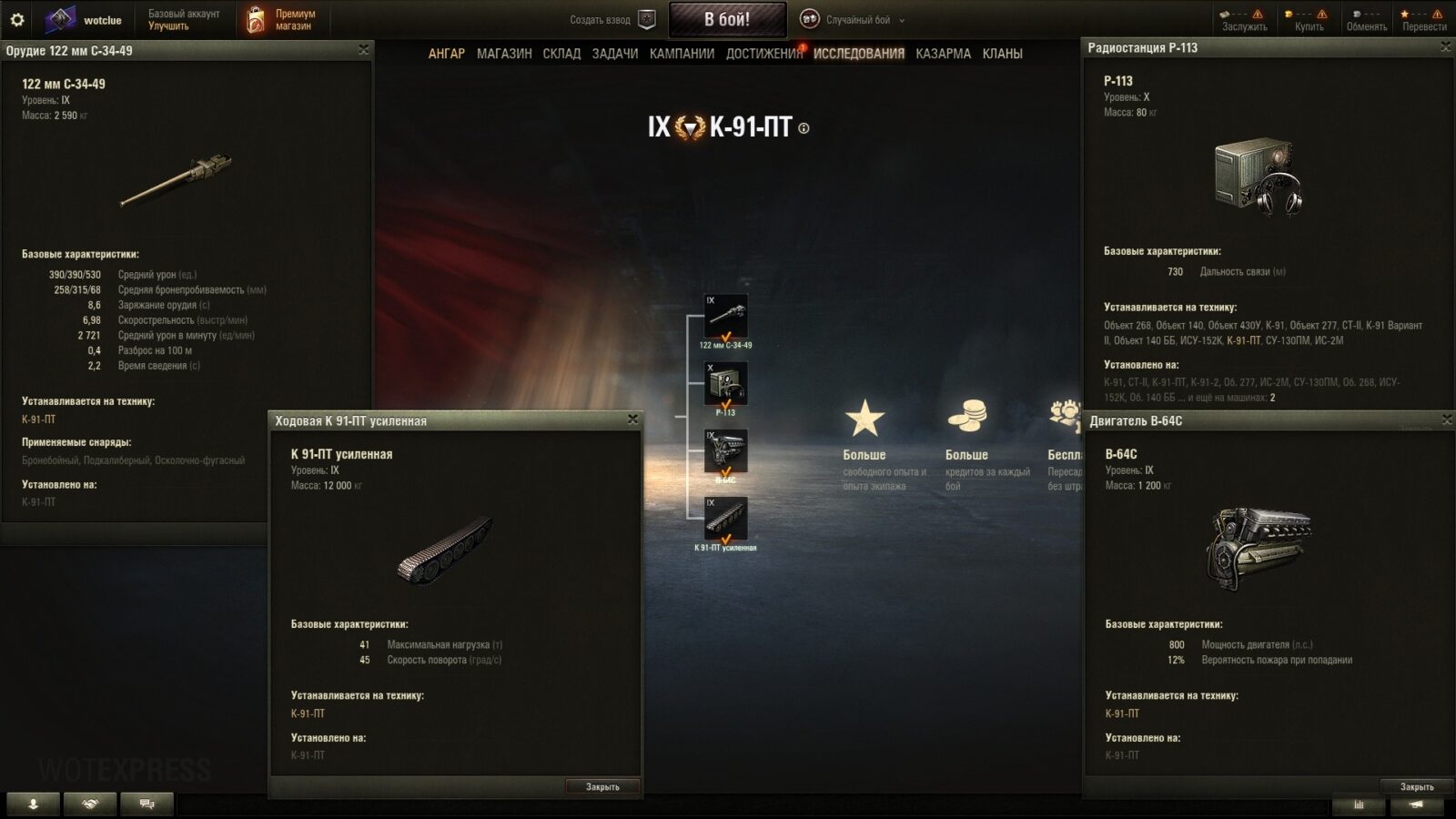The width and height of the screenshot is (1456, 819).
Task: Open the КАЗАРМА tab
Action: click(943, 54)
